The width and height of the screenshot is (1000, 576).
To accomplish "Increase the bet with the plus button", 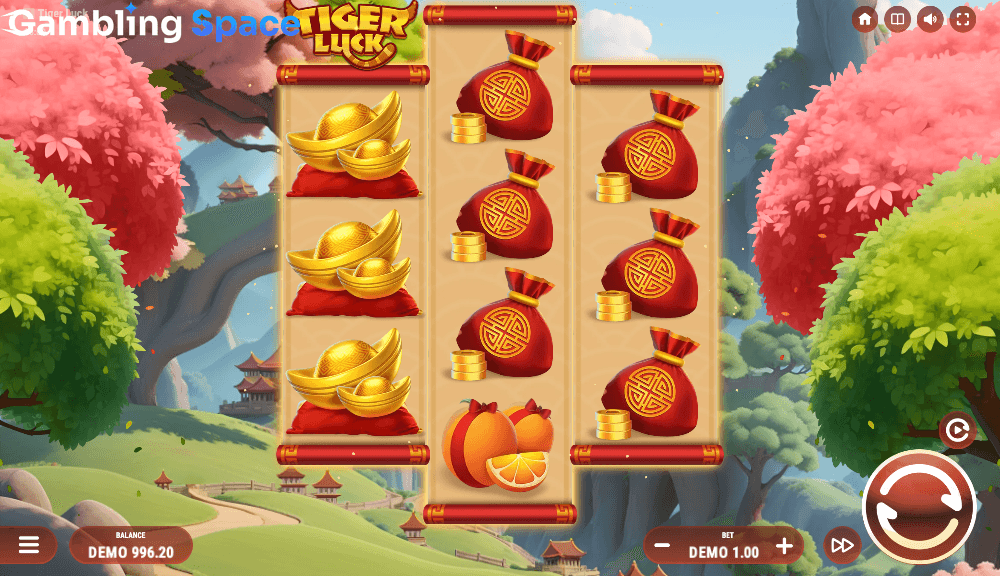I will (784, 546).
